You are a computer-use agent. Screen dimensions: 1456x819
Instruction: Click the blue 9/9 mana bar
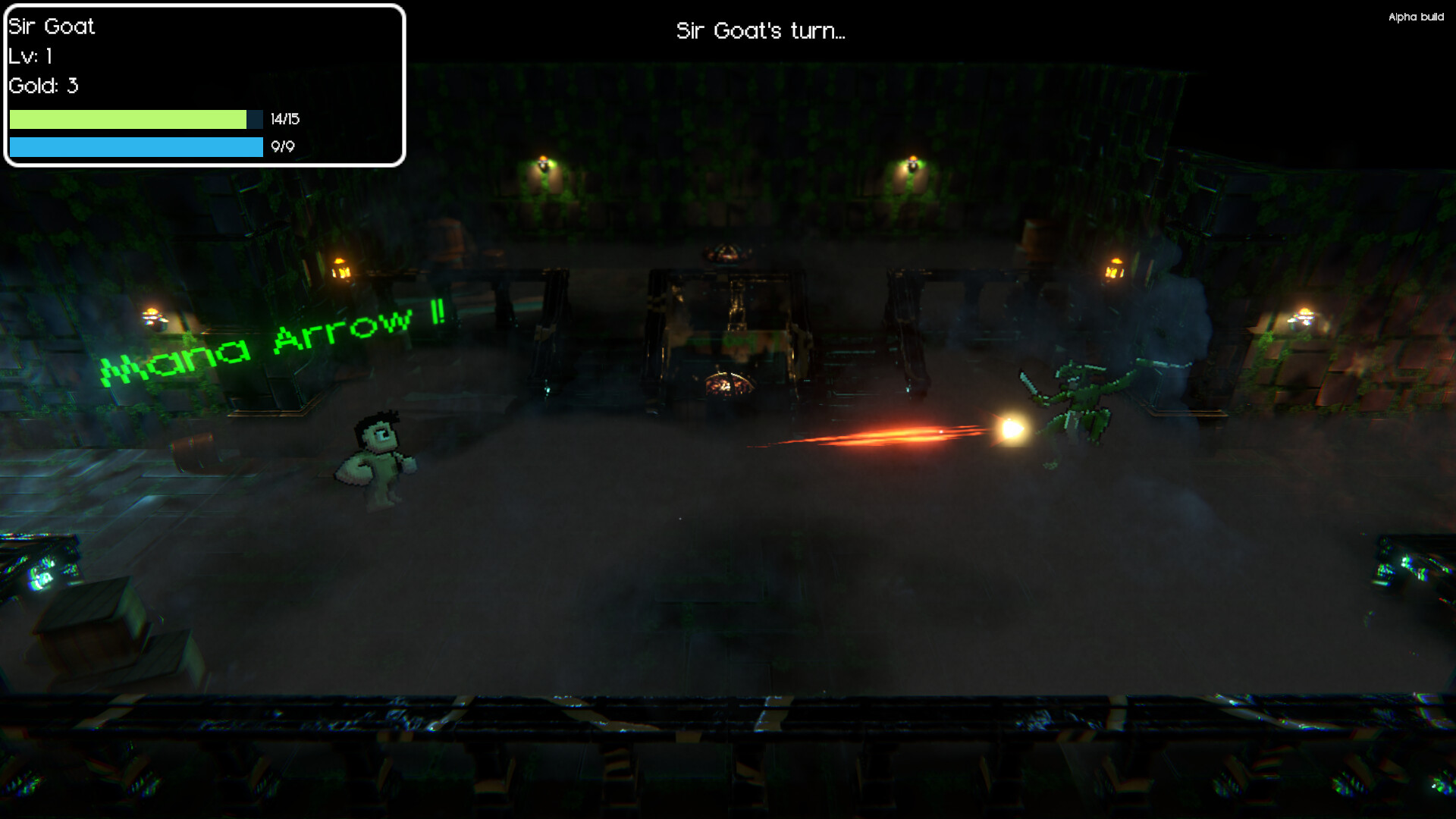135,149
